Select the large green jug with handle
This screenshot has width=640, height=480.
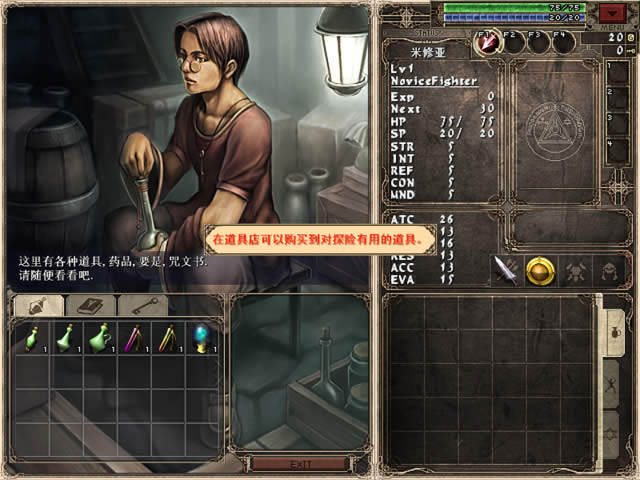pyautogui.click(x=100, y=338)
